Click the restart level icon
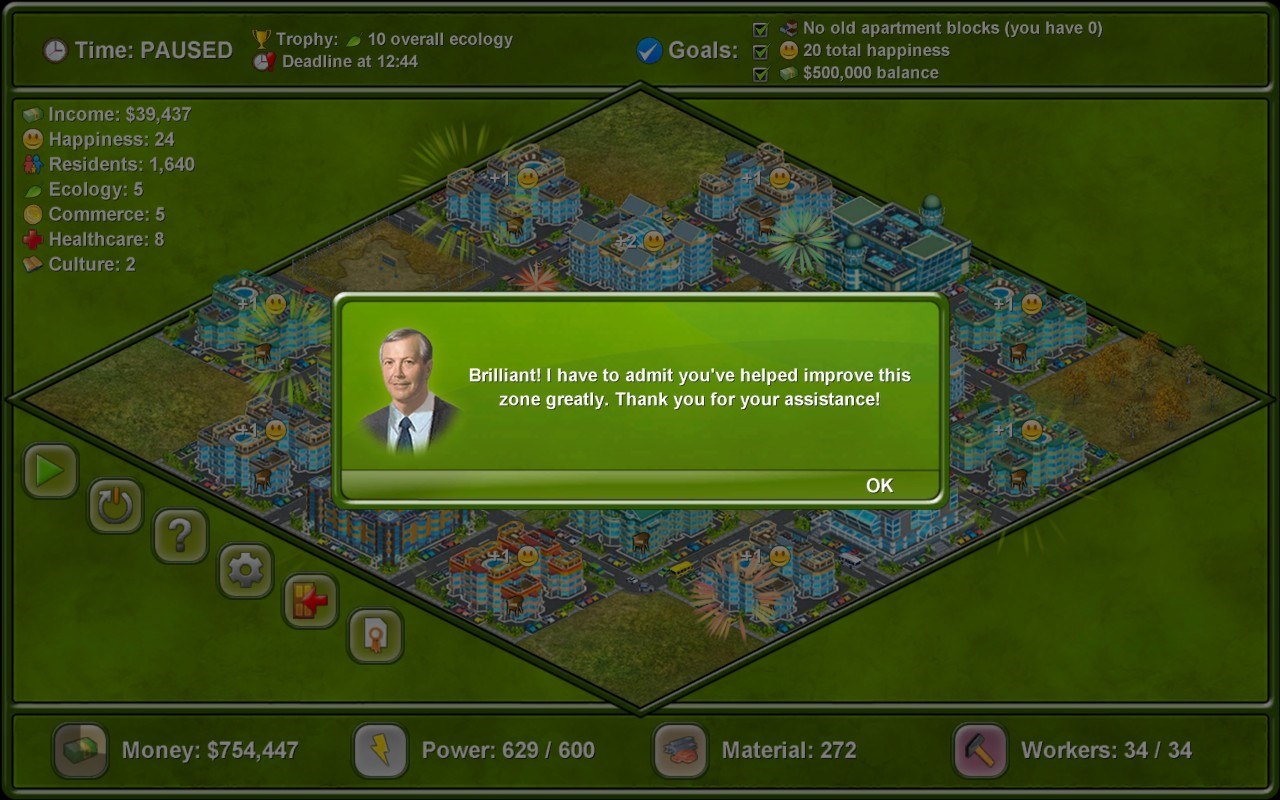 115,505
